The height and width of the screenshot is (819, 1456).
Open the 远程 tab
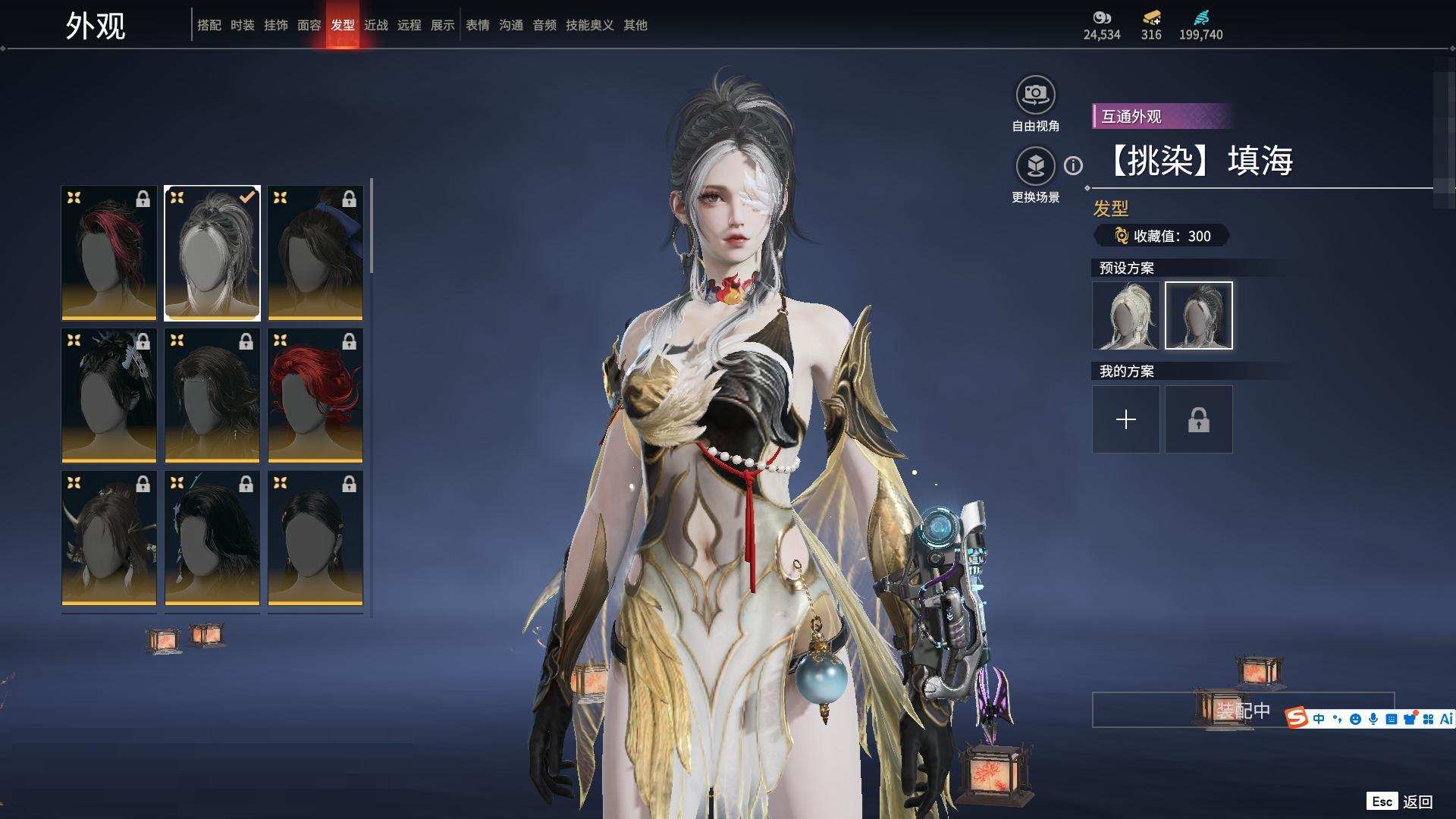[409, 25]
